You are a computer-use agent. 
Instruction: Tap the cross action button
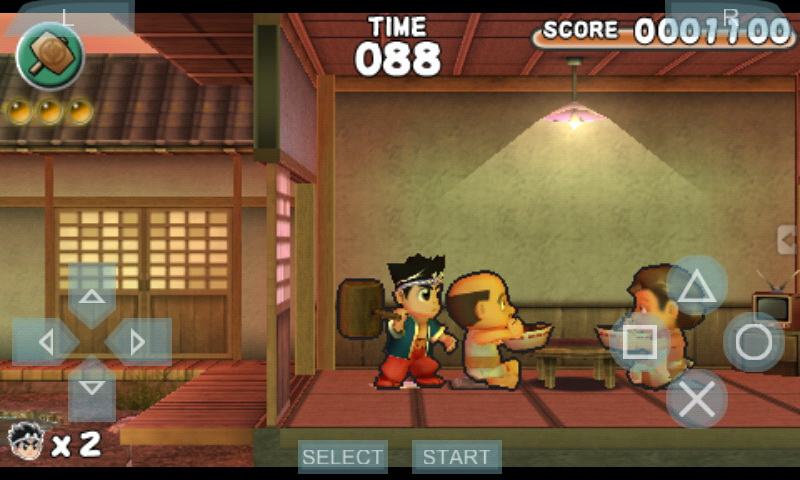(x=697, y=399)
